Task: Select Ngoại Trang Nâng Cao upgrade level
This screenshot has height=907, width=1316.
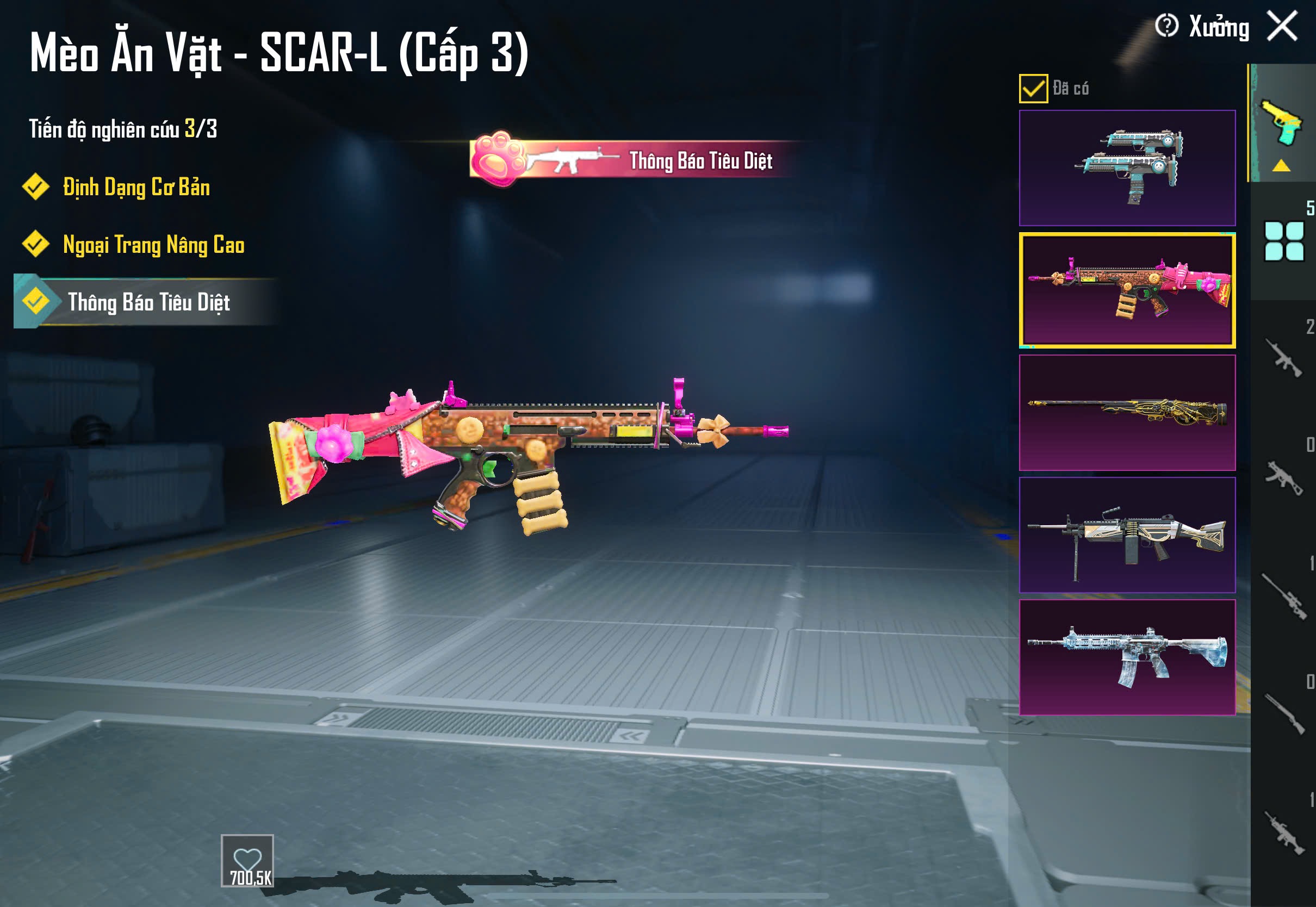Action: click(153, 245)
